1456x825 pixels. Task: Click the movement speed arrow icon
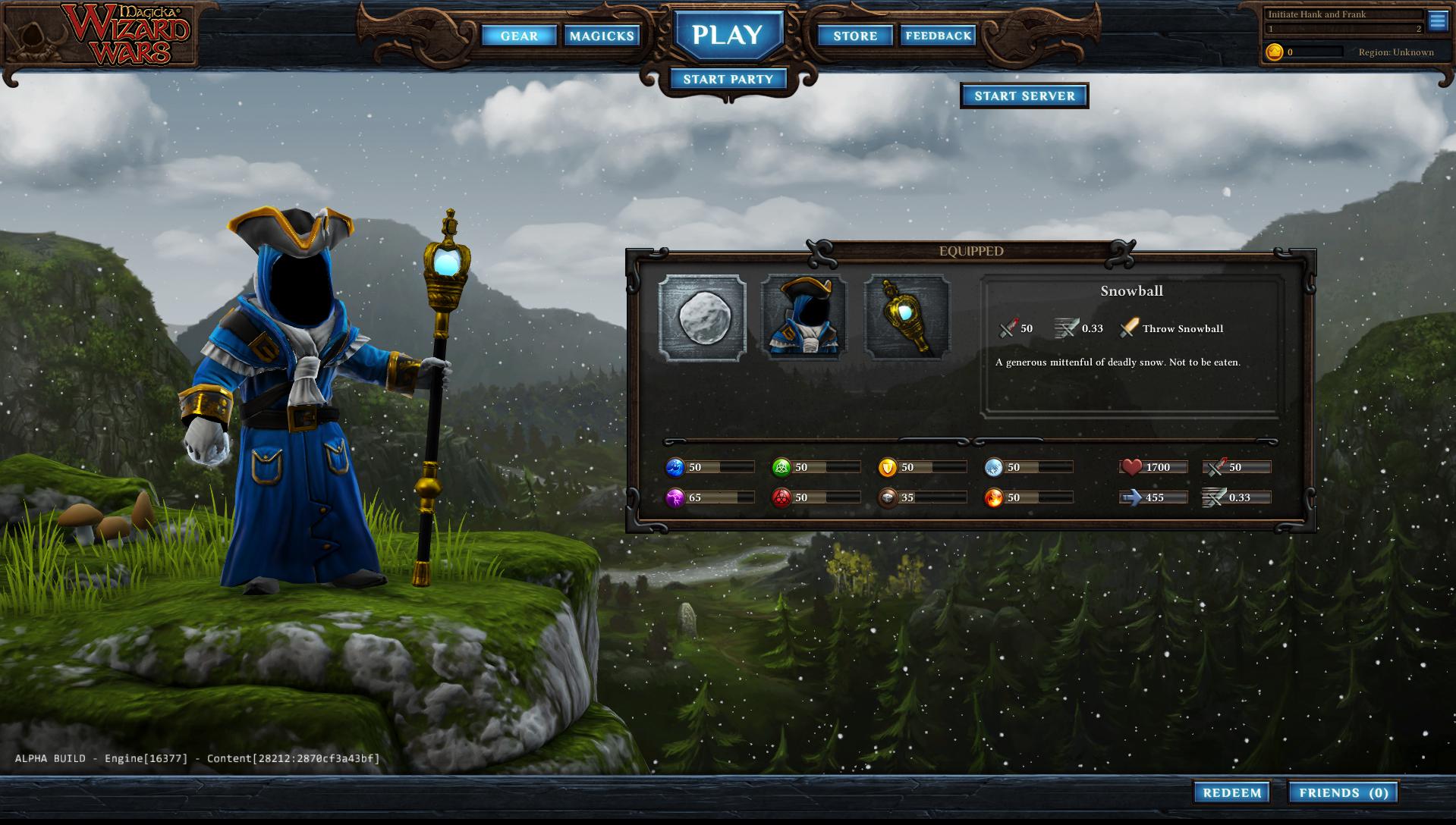[1130, 497]
